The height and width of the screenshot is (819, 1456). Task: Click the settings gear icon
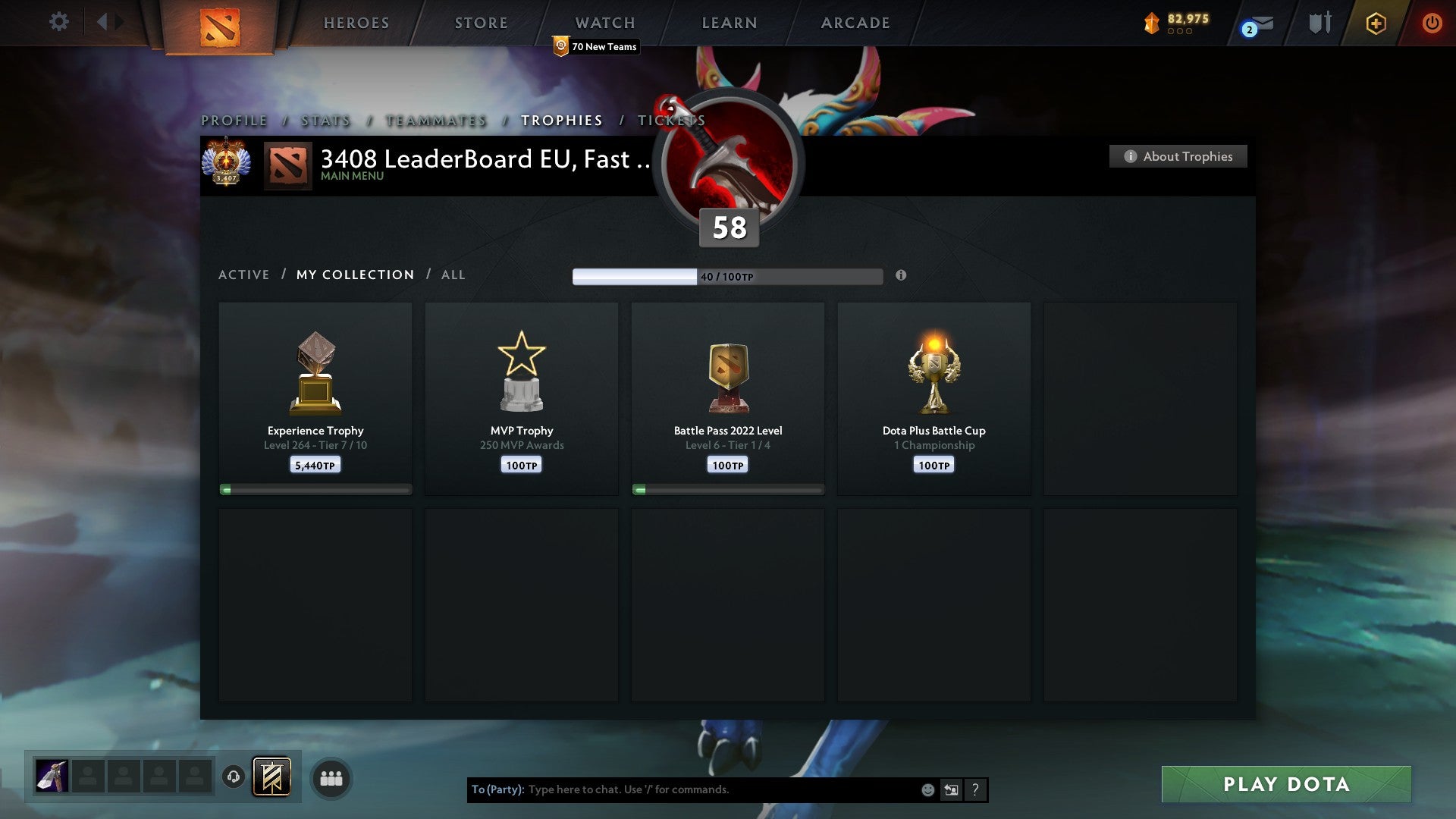point(58,21)
